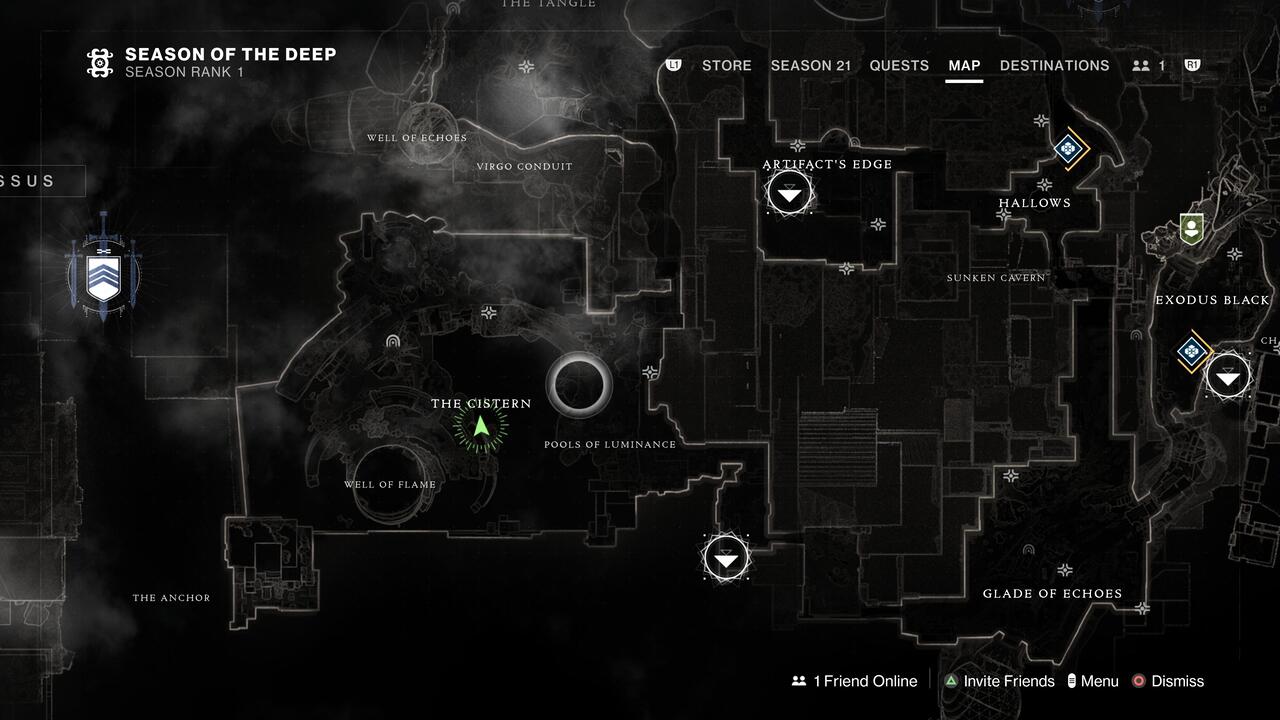This screenshot has width=1280, height=720.
Task: Click the landing zone above Glade of Echoes
Action: [x=725, y=558]
